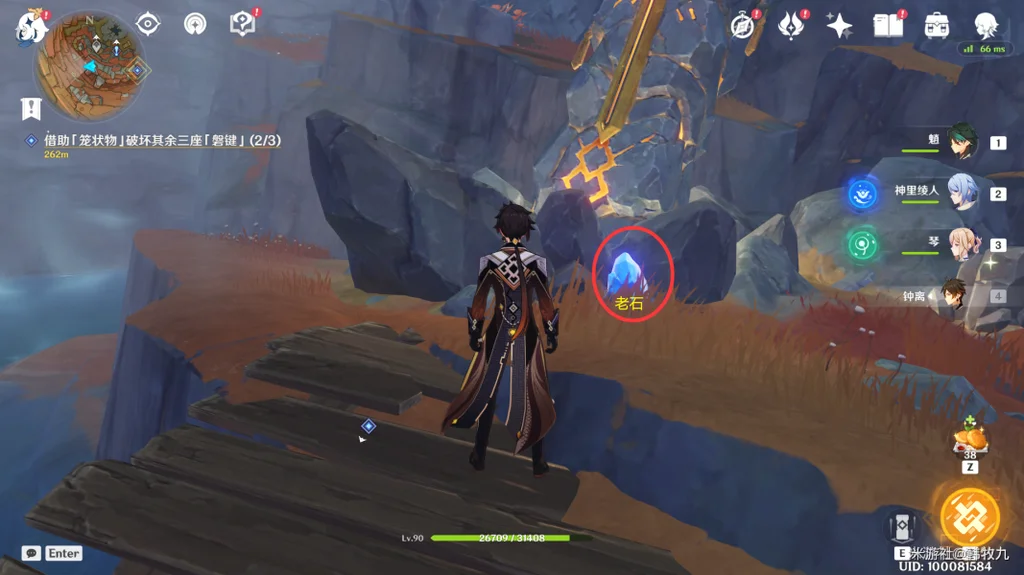This screenshot has height=575, width=1024.
Task: Select active party member 钟离
Action: click(955, 296)
